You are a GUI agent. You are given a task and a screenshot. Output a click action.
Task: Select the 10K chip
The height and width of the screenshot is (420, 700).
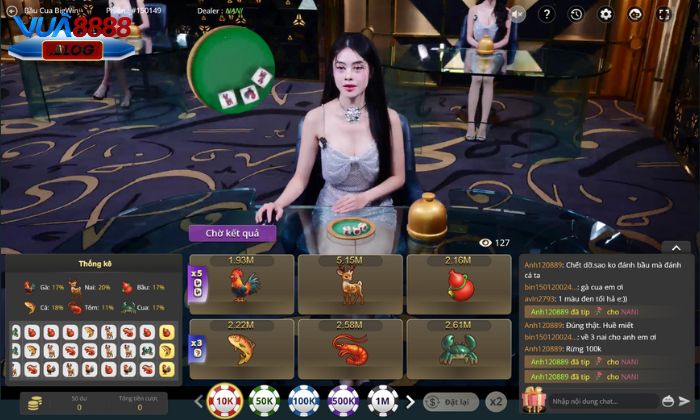pos(225,400)
